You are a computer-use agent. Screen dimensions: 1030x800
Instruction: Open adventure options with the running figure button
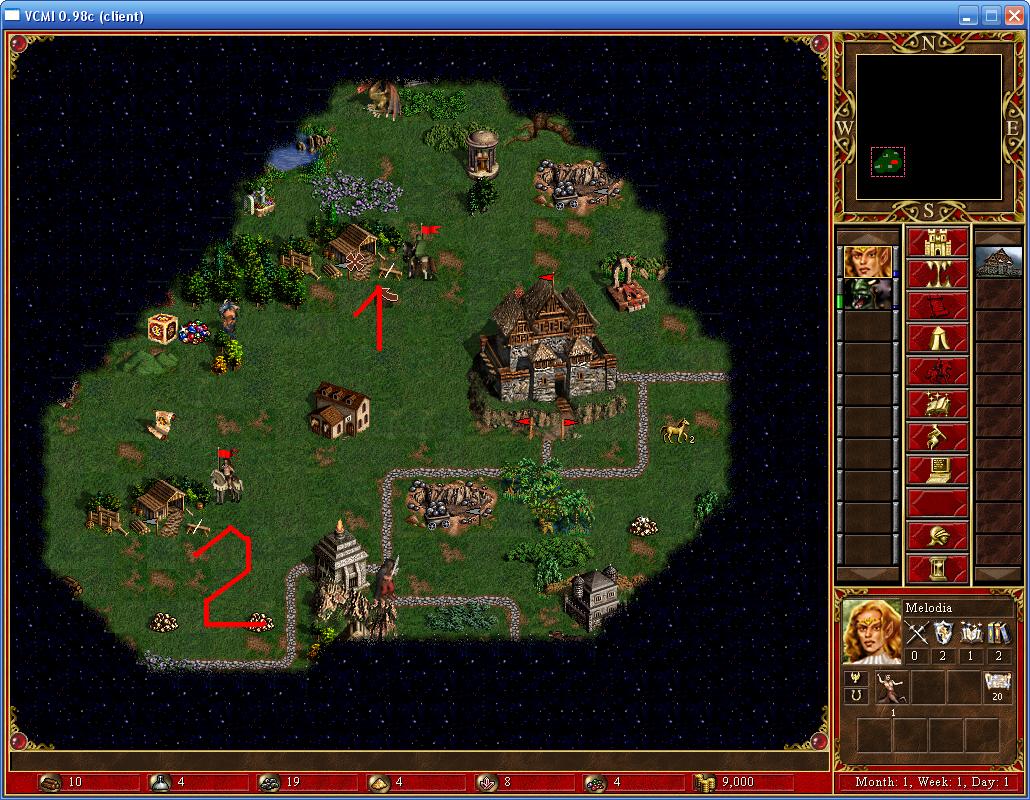(x=937, y=436)
